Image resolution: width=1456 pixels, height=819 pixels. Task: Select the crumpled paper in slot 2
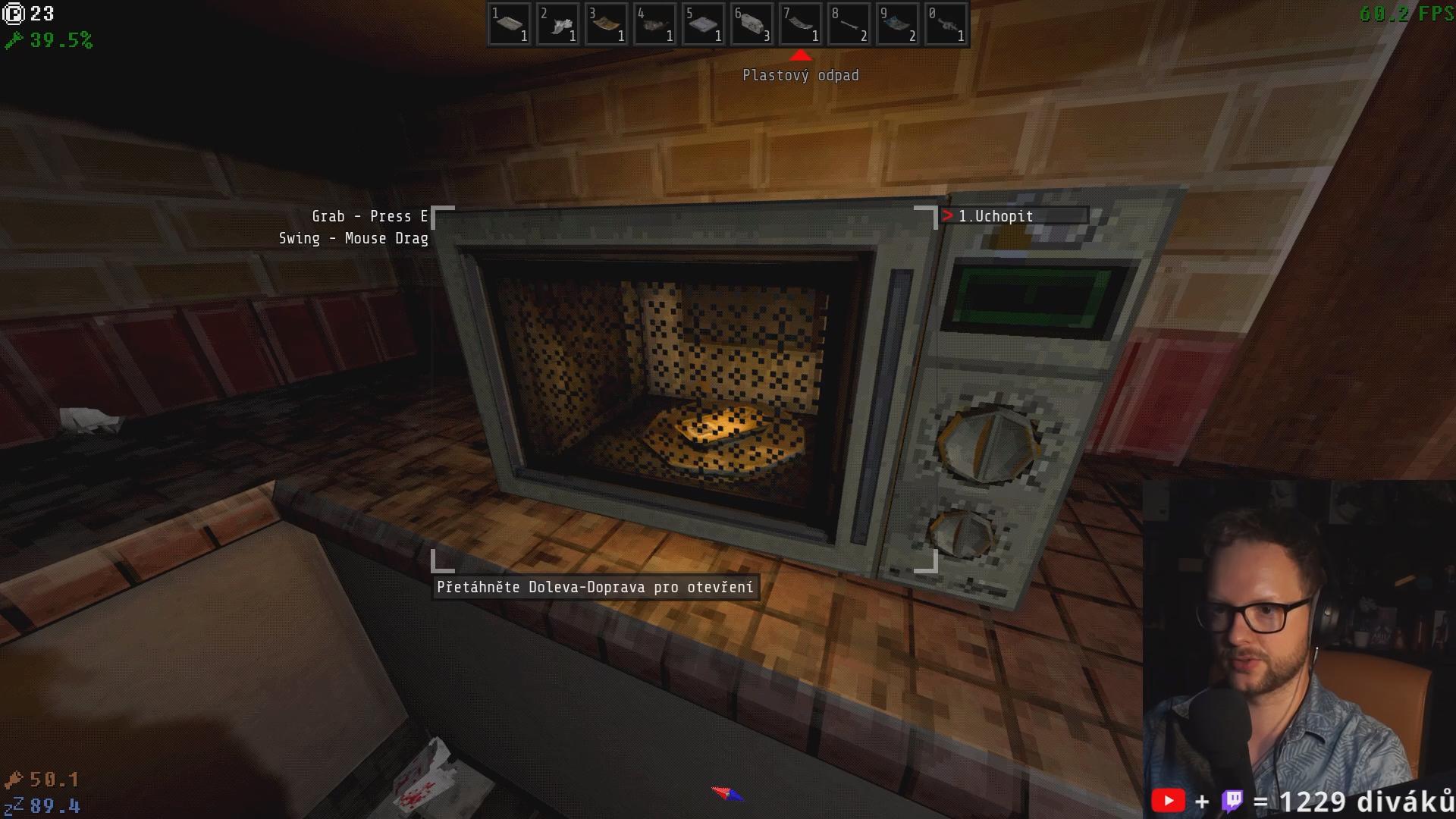558,25
